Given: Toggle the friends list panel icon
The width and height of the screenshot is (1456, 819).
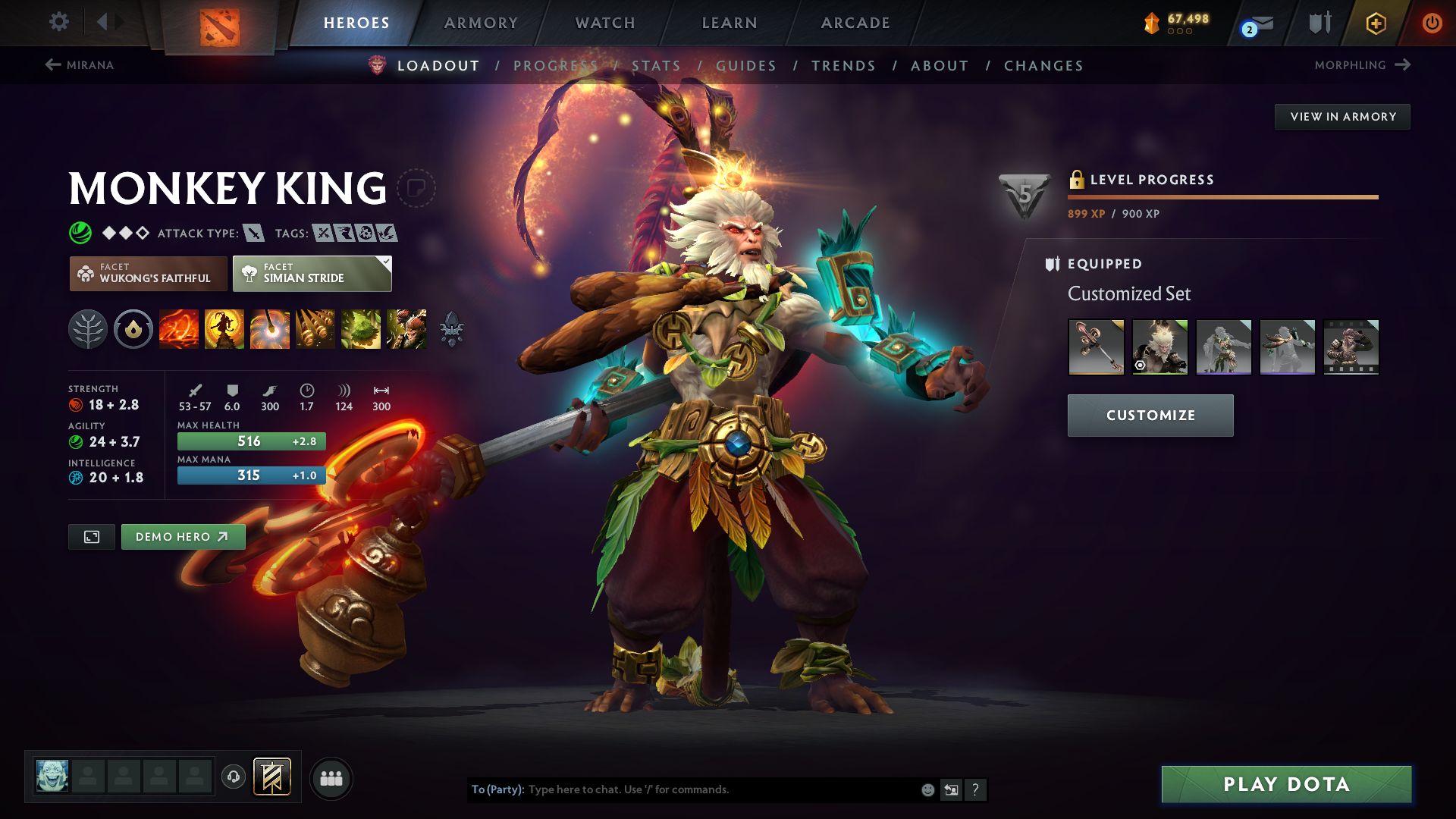Looking at the screenshot, I should [x=331, y=778].
